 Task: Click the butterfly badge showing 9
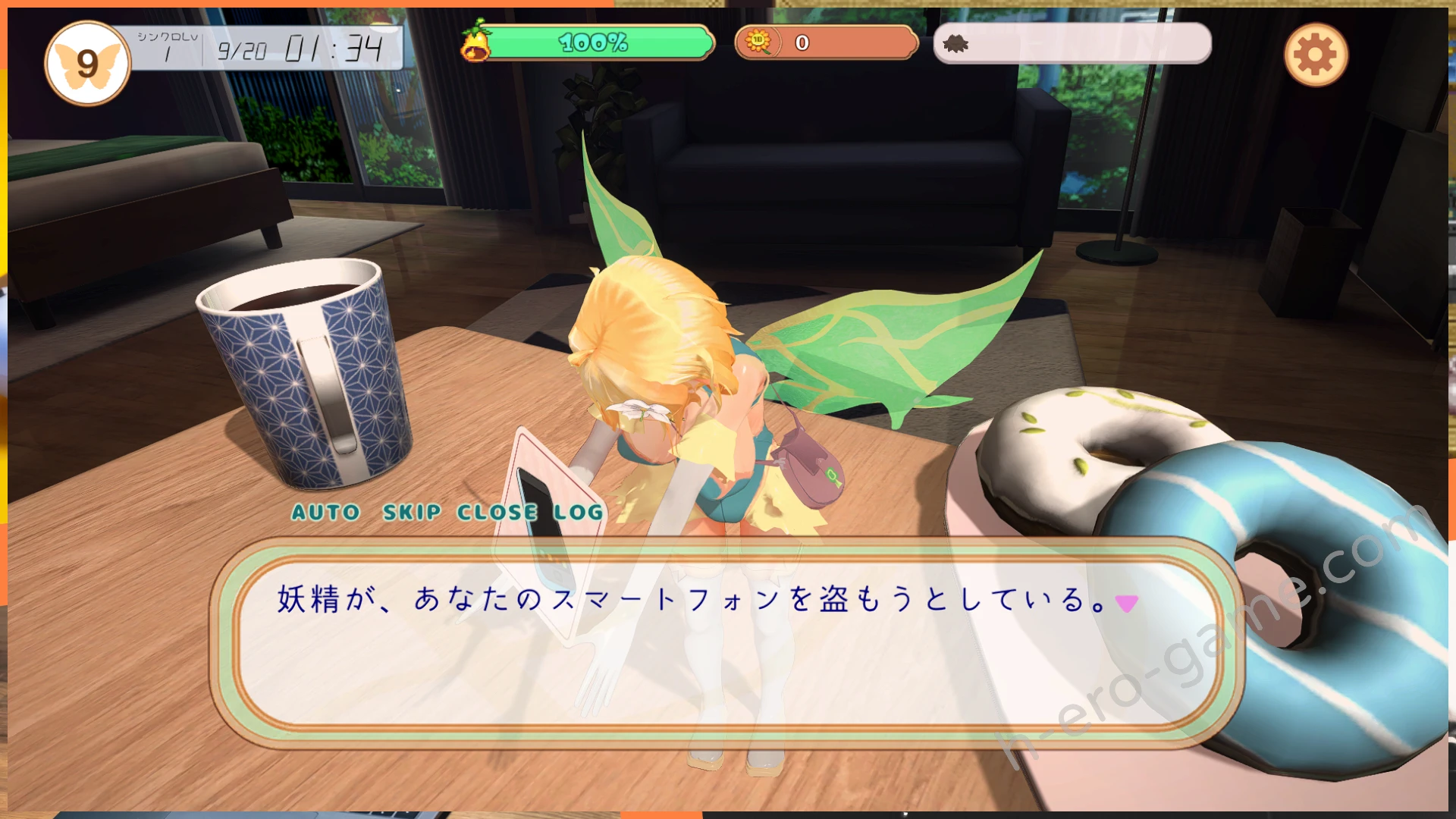87,64
